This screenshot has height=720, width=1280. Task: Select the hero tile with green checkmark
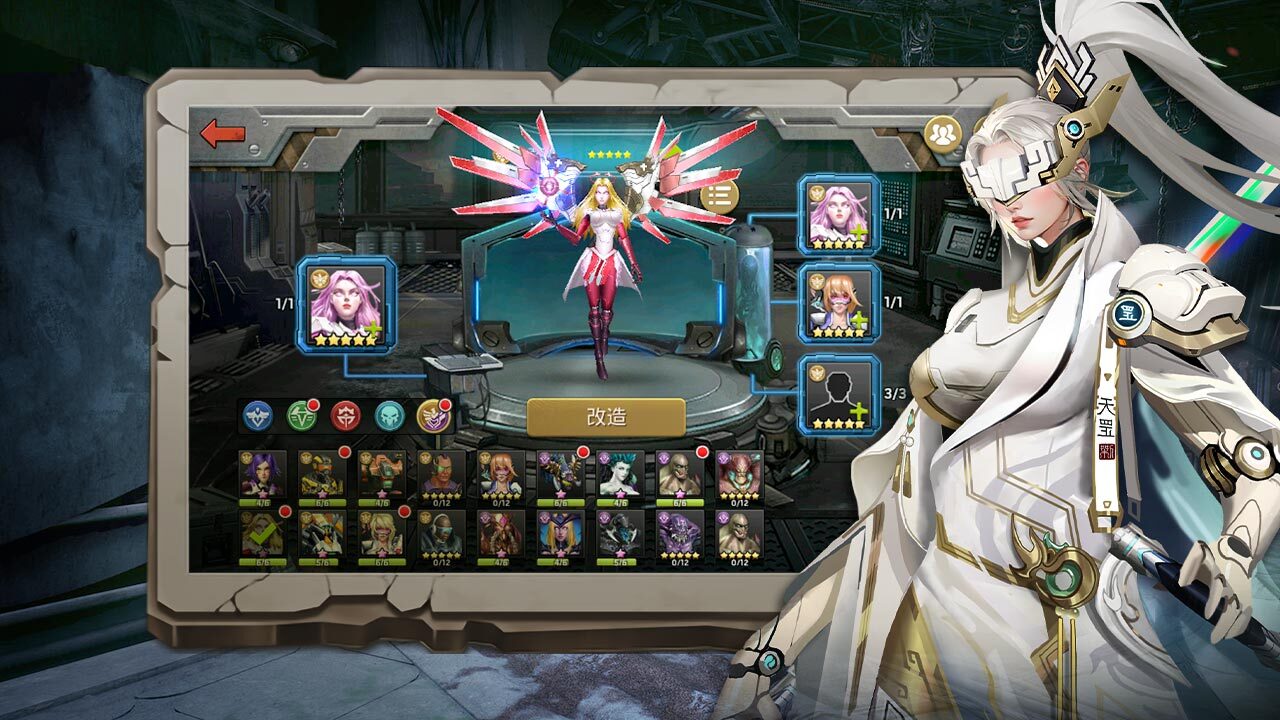(x=262, y=534)
